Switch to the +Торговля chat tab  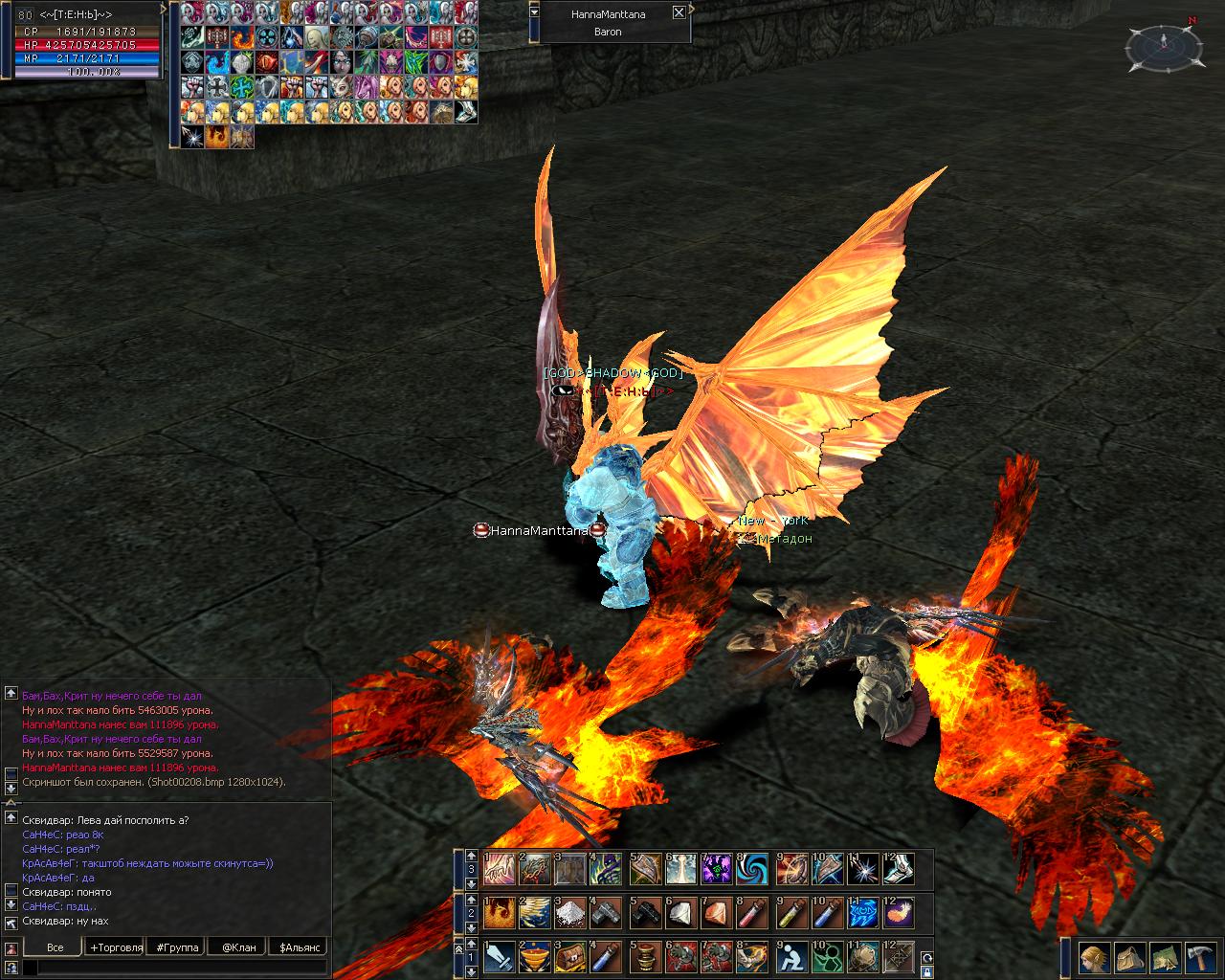[116, 947]
